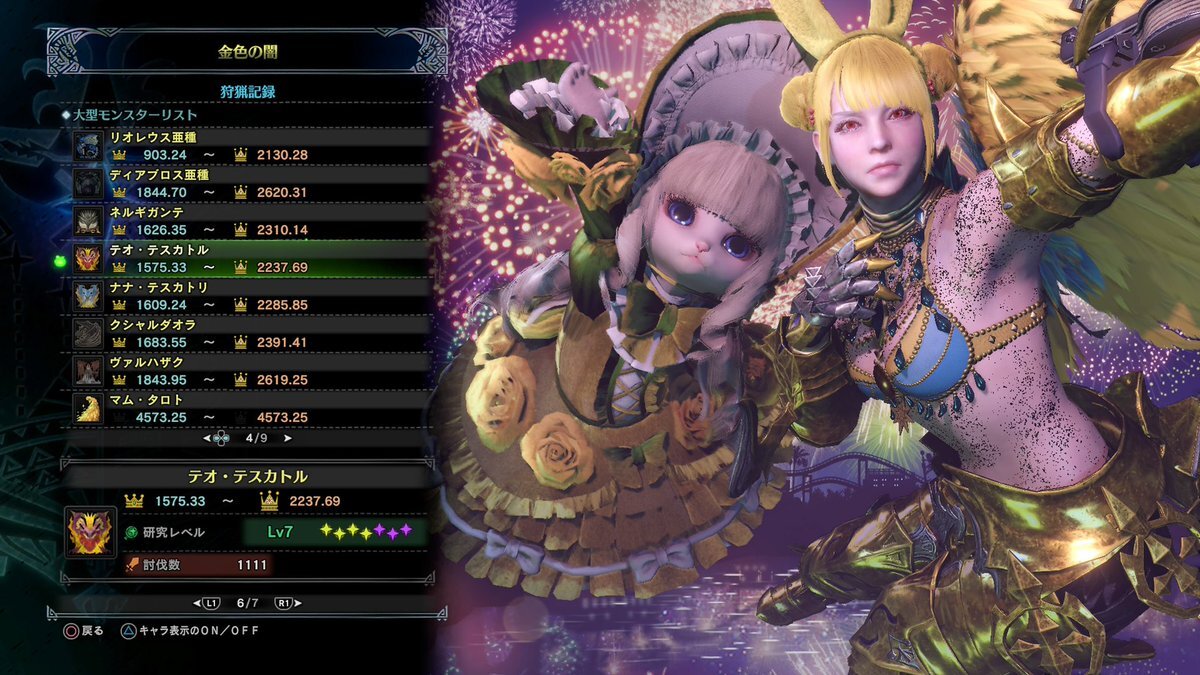This screenshot has width=1200, height=675.
Task: Go to previous monster list page arrow
Action: [x=208, y=438]
